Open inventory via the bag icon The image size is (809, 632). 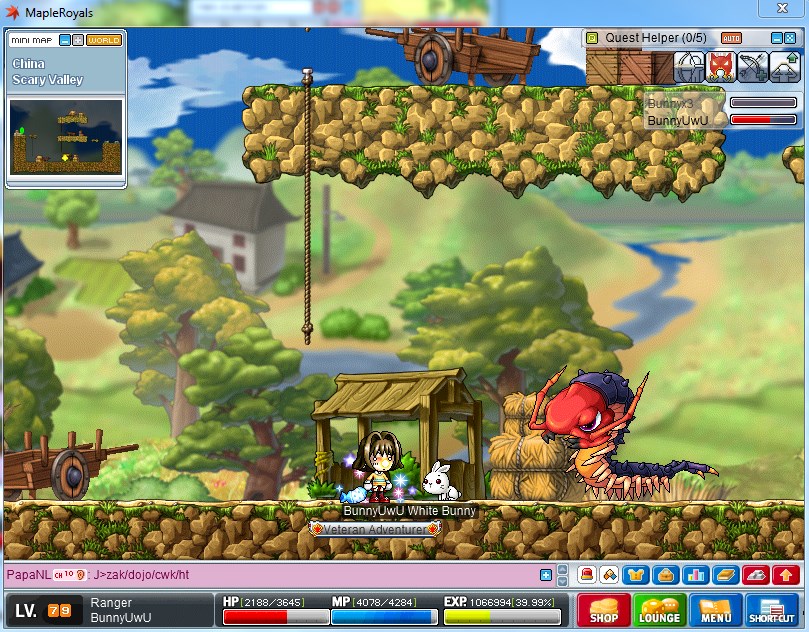(664, 575)
